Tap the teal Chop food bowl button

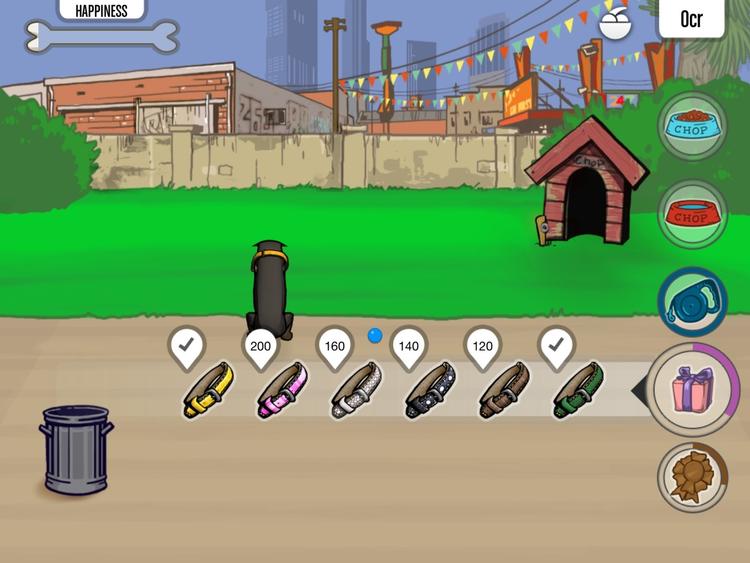(692, 126)
